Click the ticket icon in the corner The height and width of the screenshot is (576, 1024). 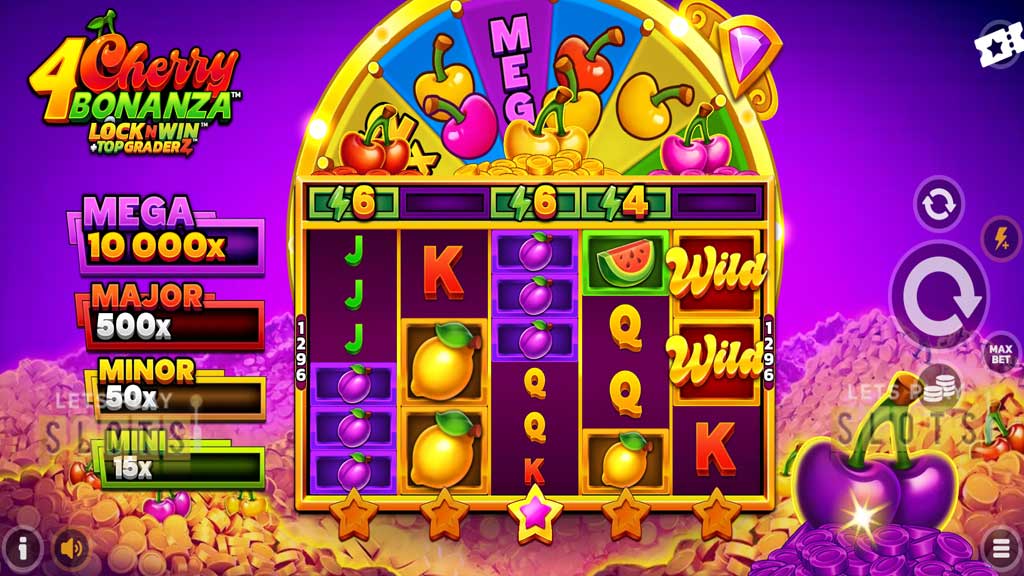click(x=999, y=46)
